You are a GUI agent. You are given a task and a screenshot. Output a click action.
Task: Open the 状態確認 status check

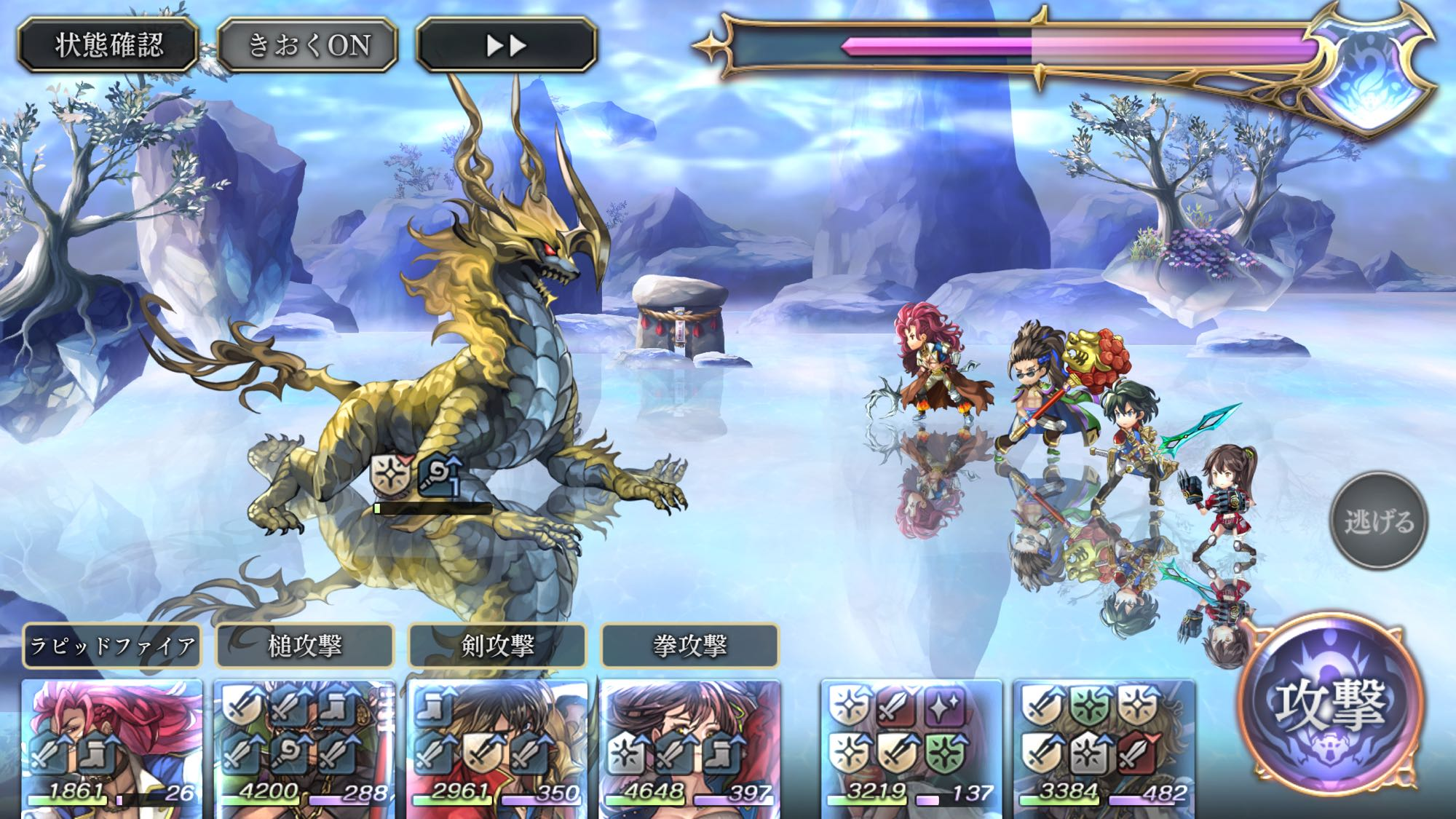(108, 45)
